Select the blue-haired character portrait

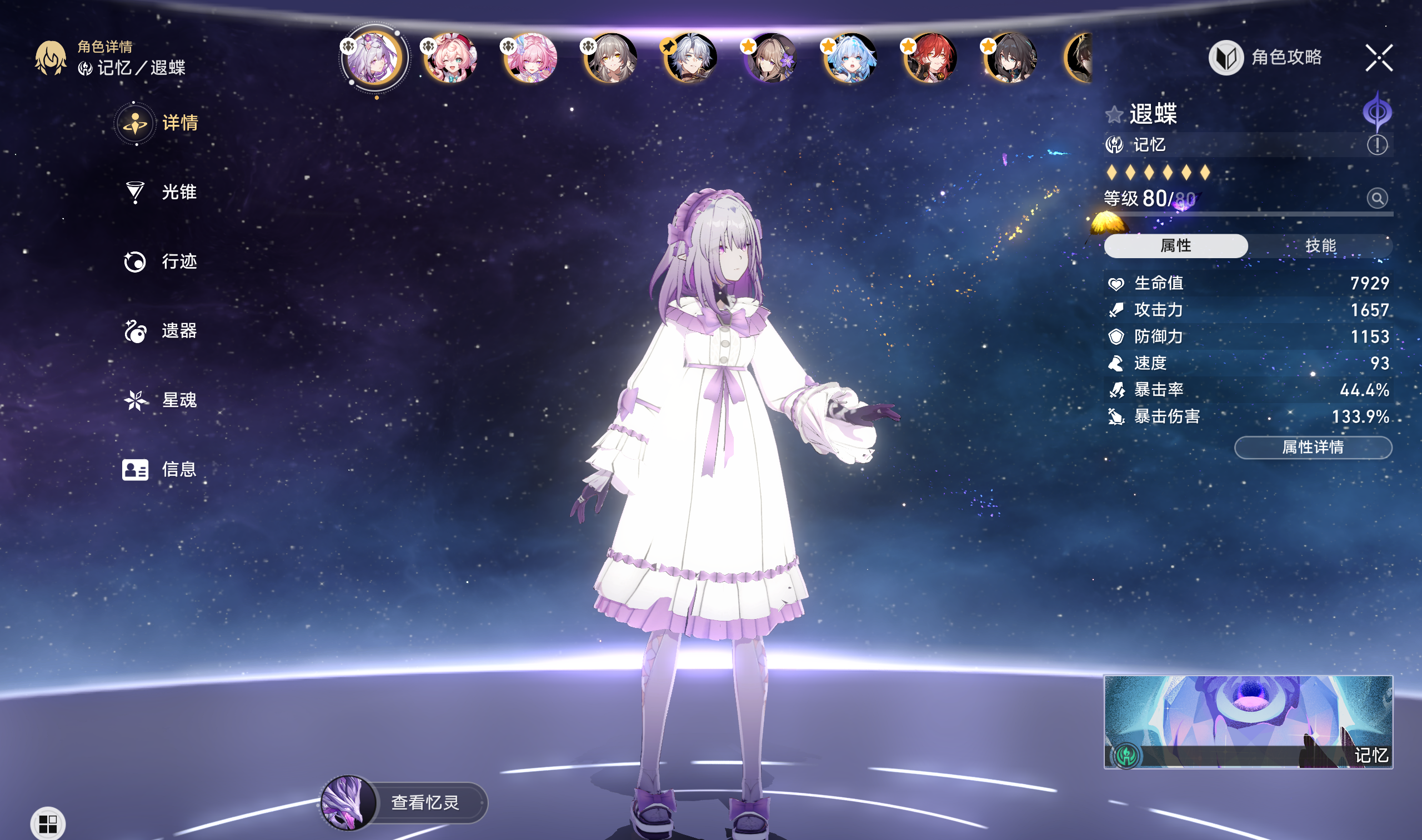[x=850, y=58]
